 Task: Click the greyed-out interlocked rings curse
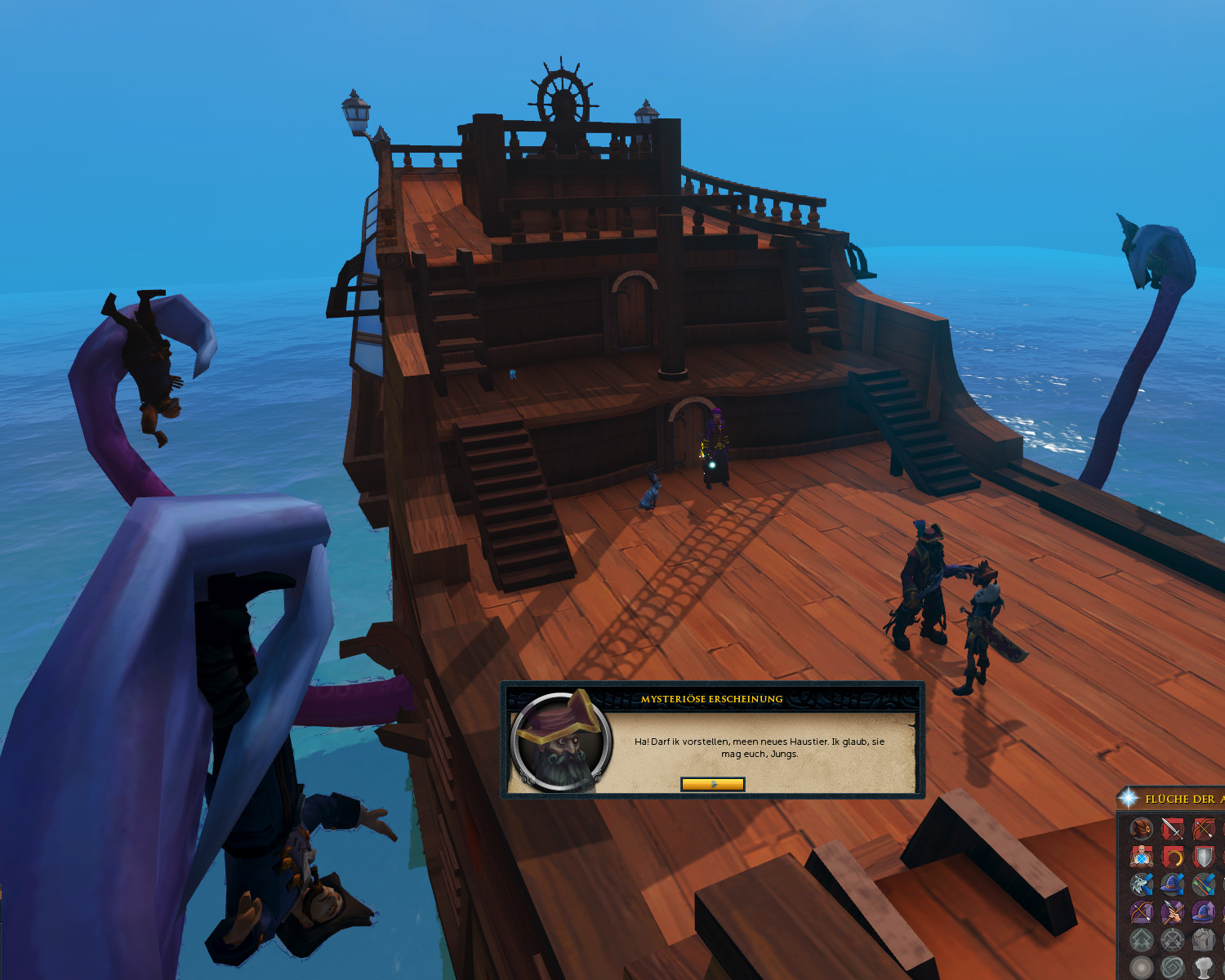pyautogui.click(x=1173, y=967)
